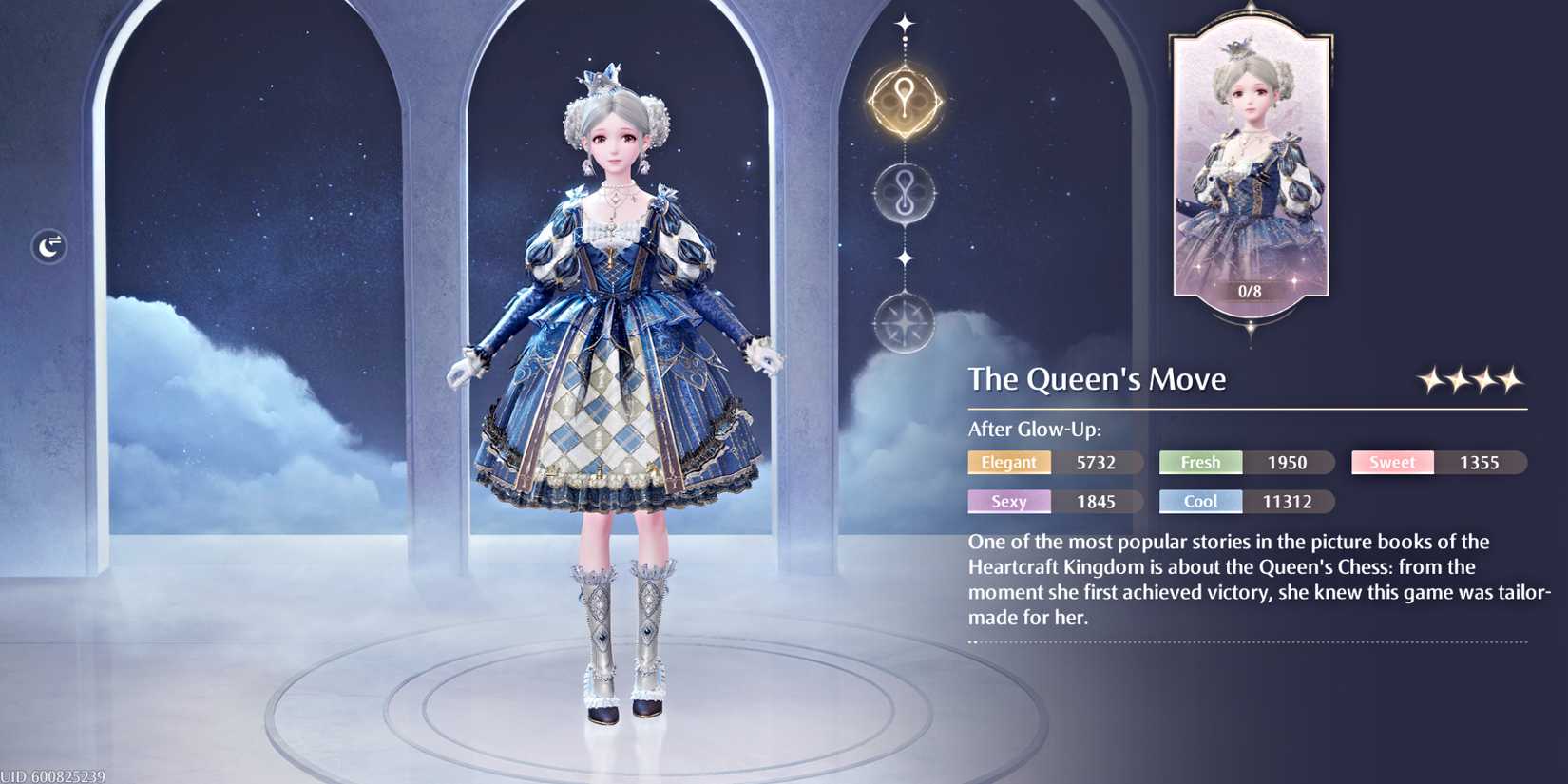The height and width of the screenshot is (784, 1568).
Task: Click the return arrow icon on the left
Action: (x=48, y=246)
